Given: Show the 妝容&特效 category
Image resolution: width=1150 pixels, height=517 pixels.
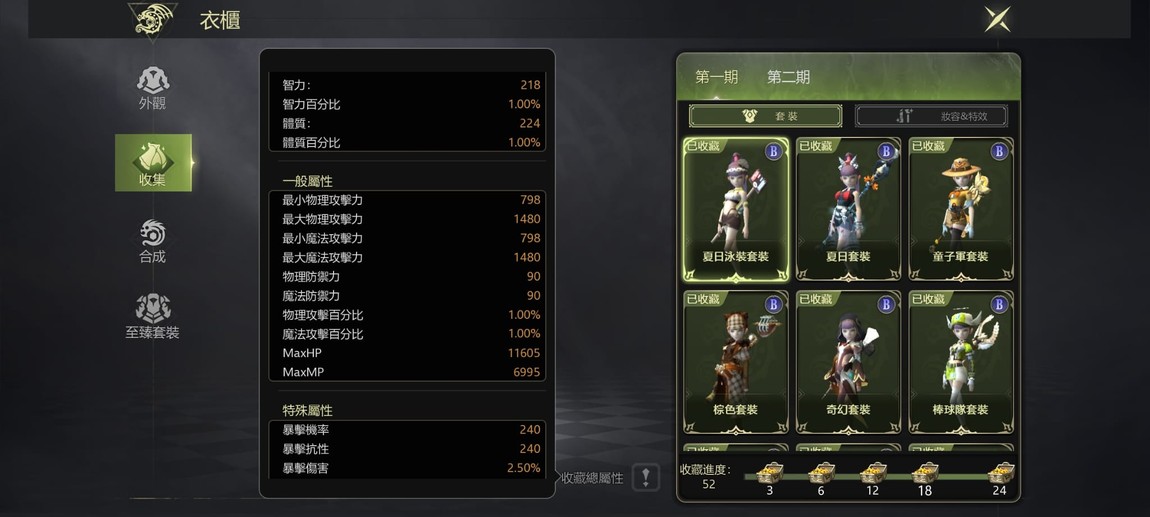Looking at the screenshot, I should tap(933, 116).
